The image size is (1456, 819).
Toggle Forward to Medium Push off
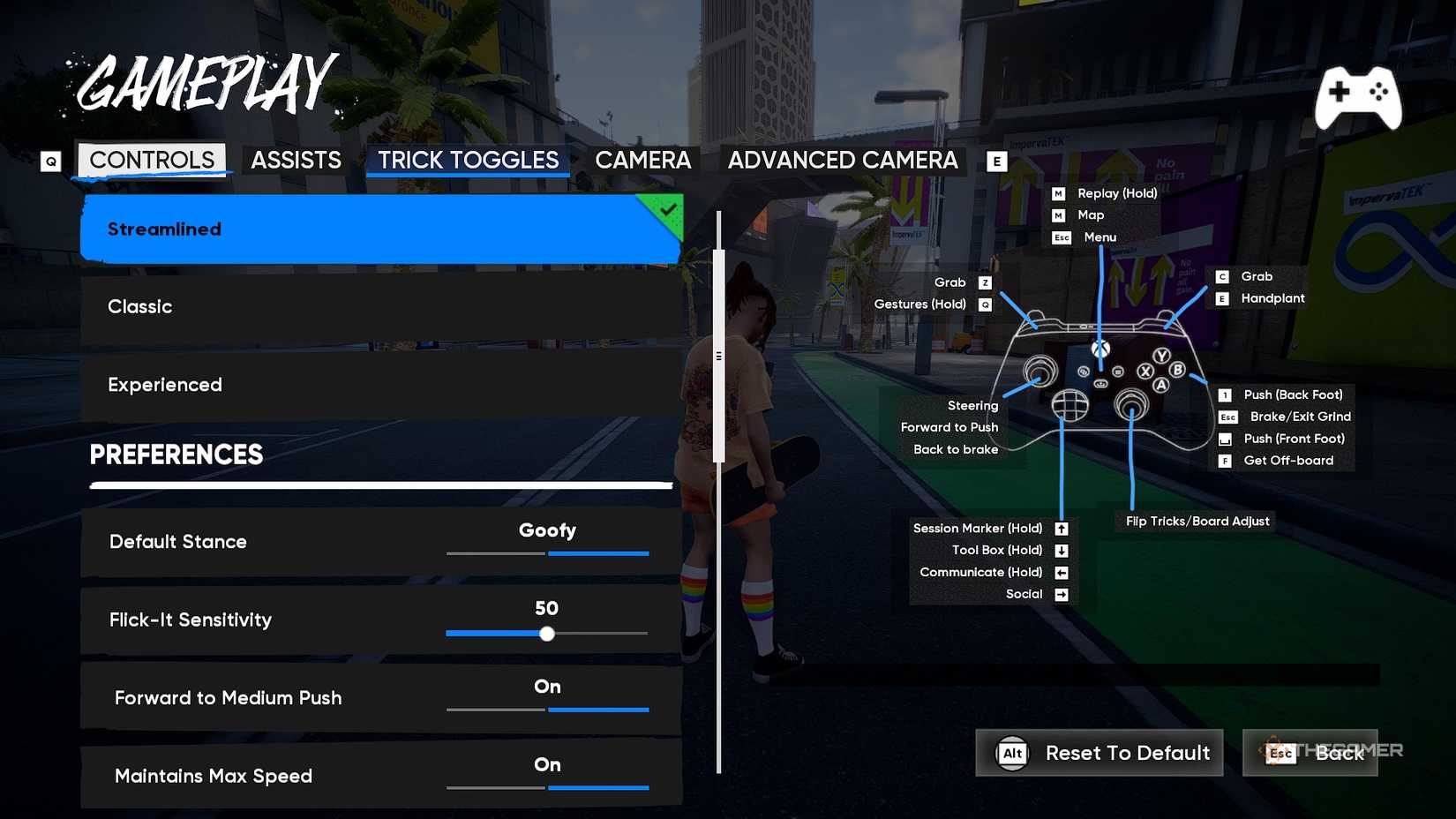point(495,709)
